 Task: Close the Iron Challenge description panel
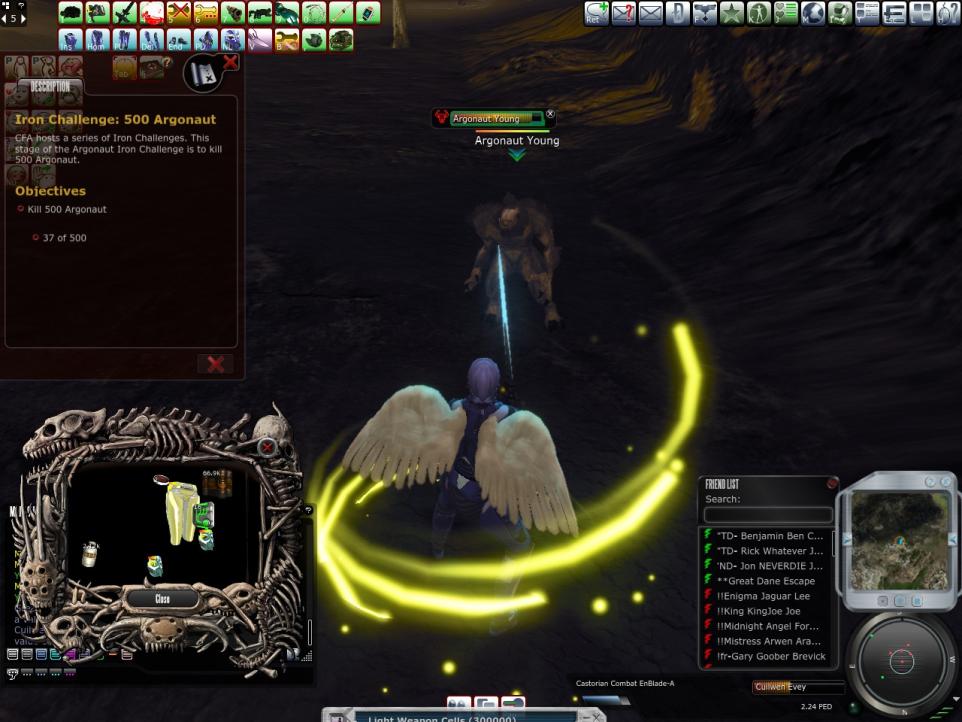click(215, 364)
